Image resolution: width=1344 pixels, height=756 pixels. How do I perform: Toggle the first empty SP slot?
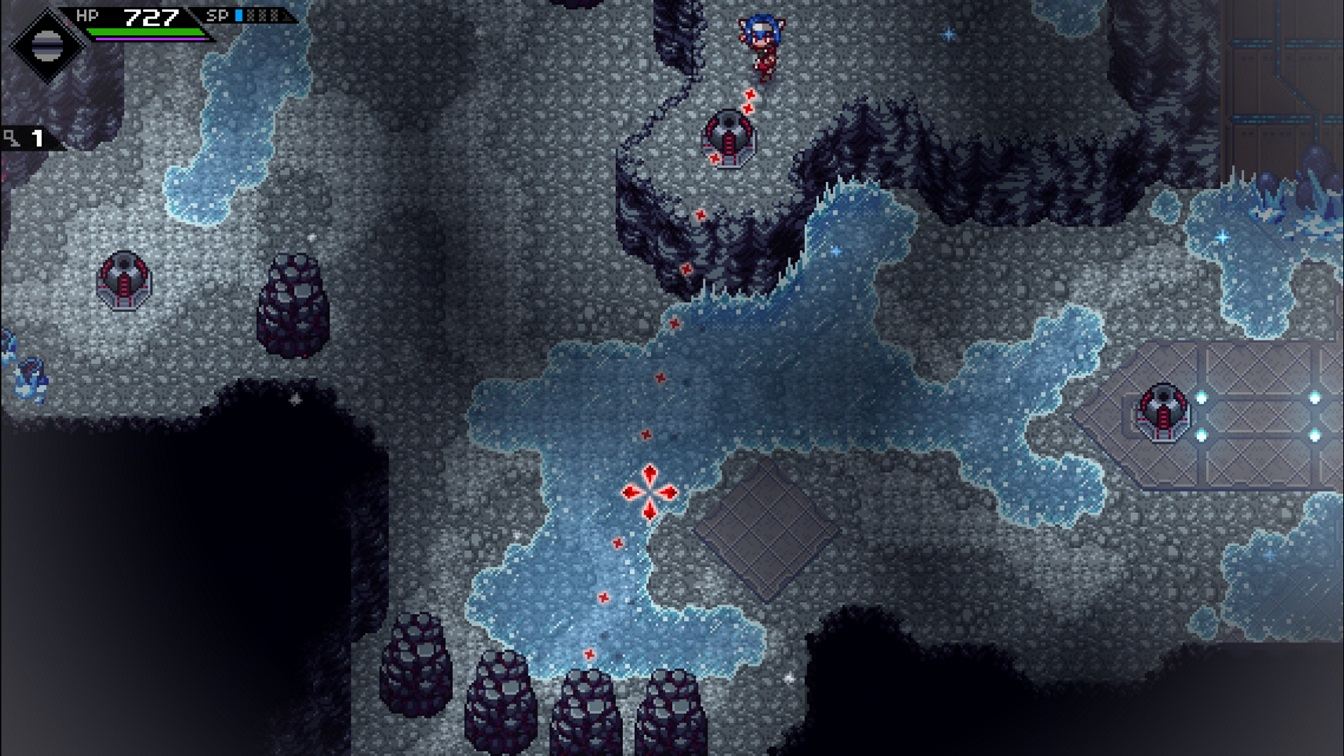(x=249, y=15)
